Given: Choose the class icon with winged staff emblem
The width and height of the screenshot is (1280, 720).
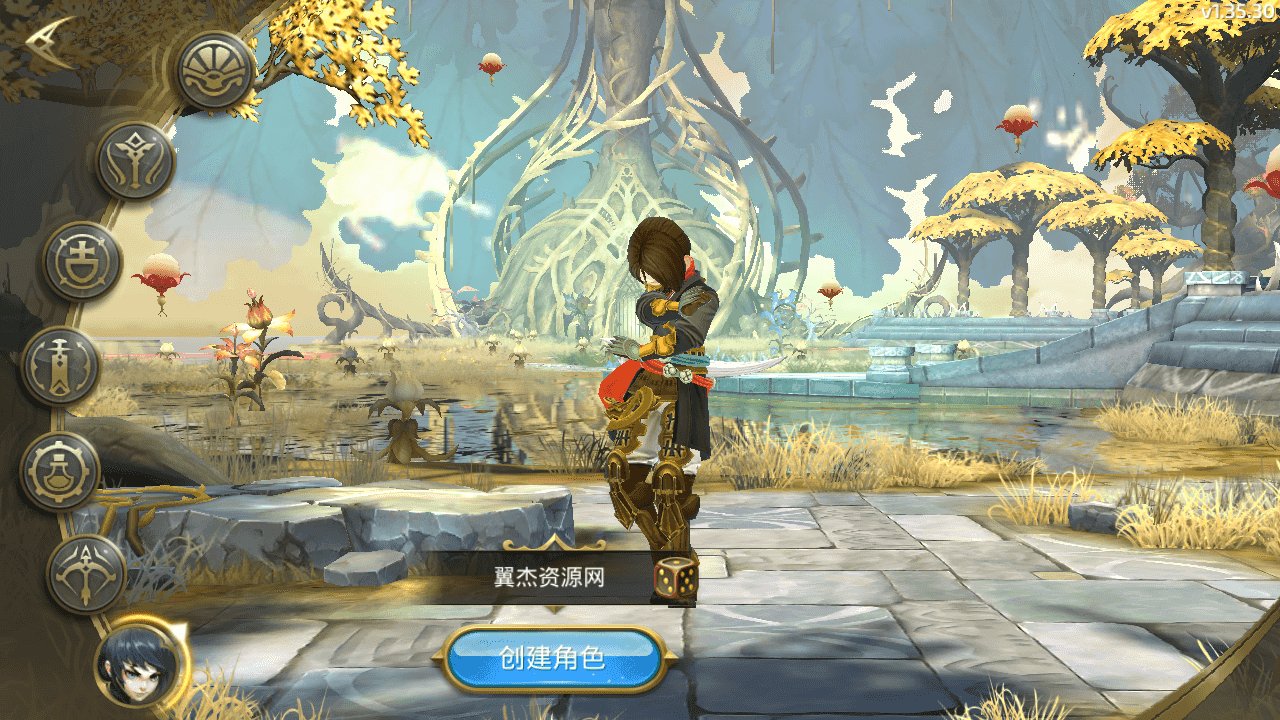Looking at the screenshot, I should (135, 162).
